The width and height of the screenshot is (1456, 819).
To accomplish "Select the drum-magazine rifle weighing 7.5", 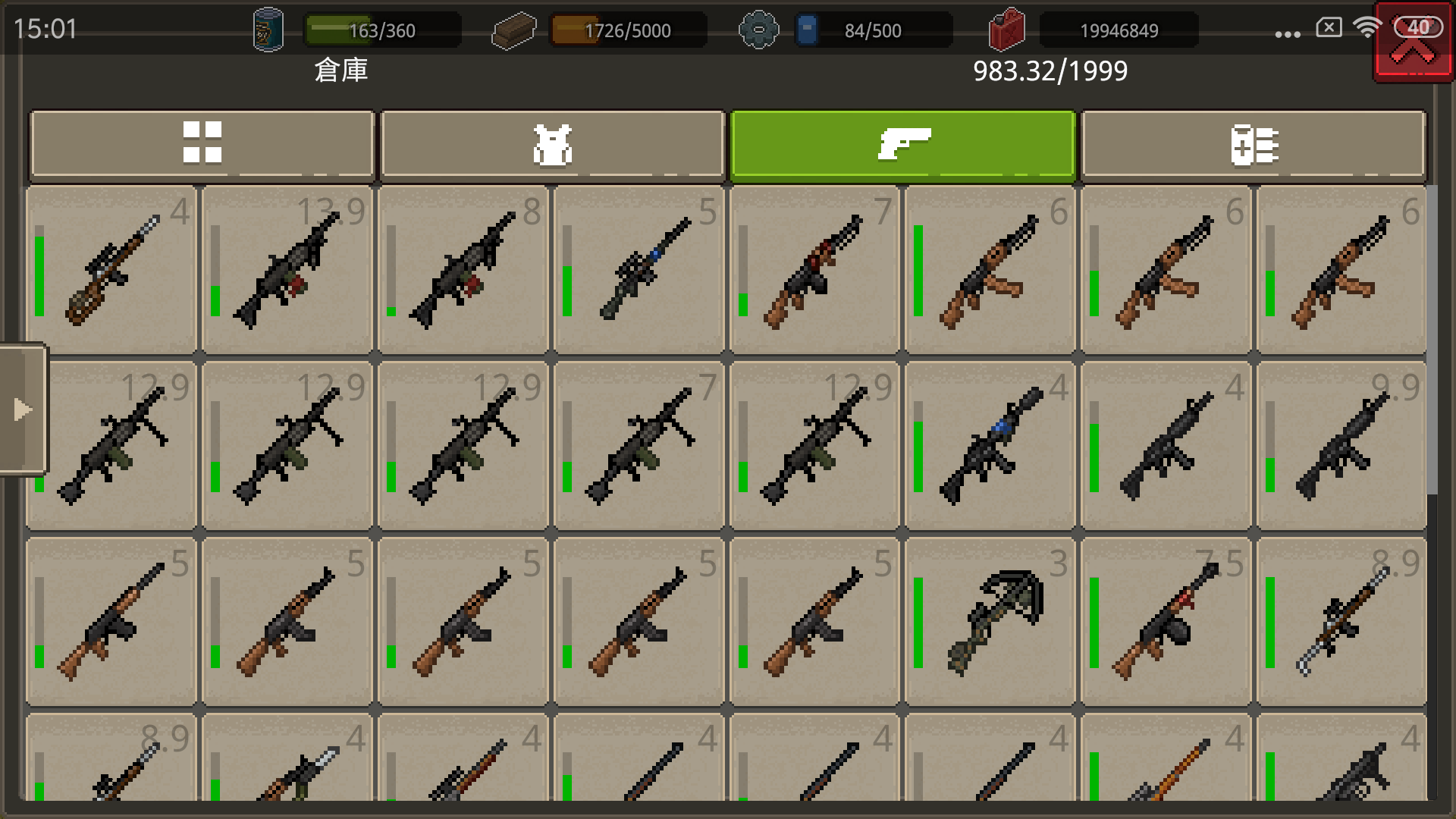I will 1166,622.
